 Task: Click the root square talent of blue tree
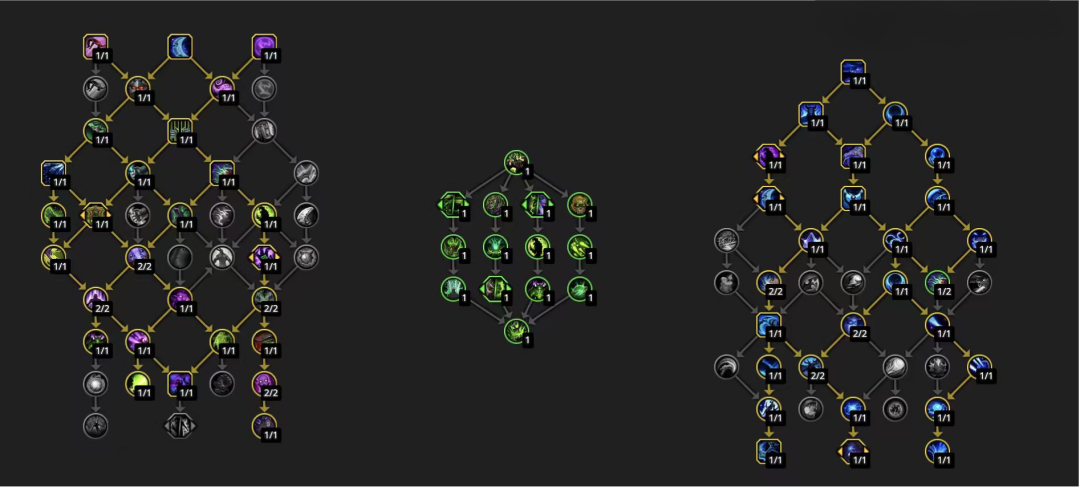click(853, 72)
